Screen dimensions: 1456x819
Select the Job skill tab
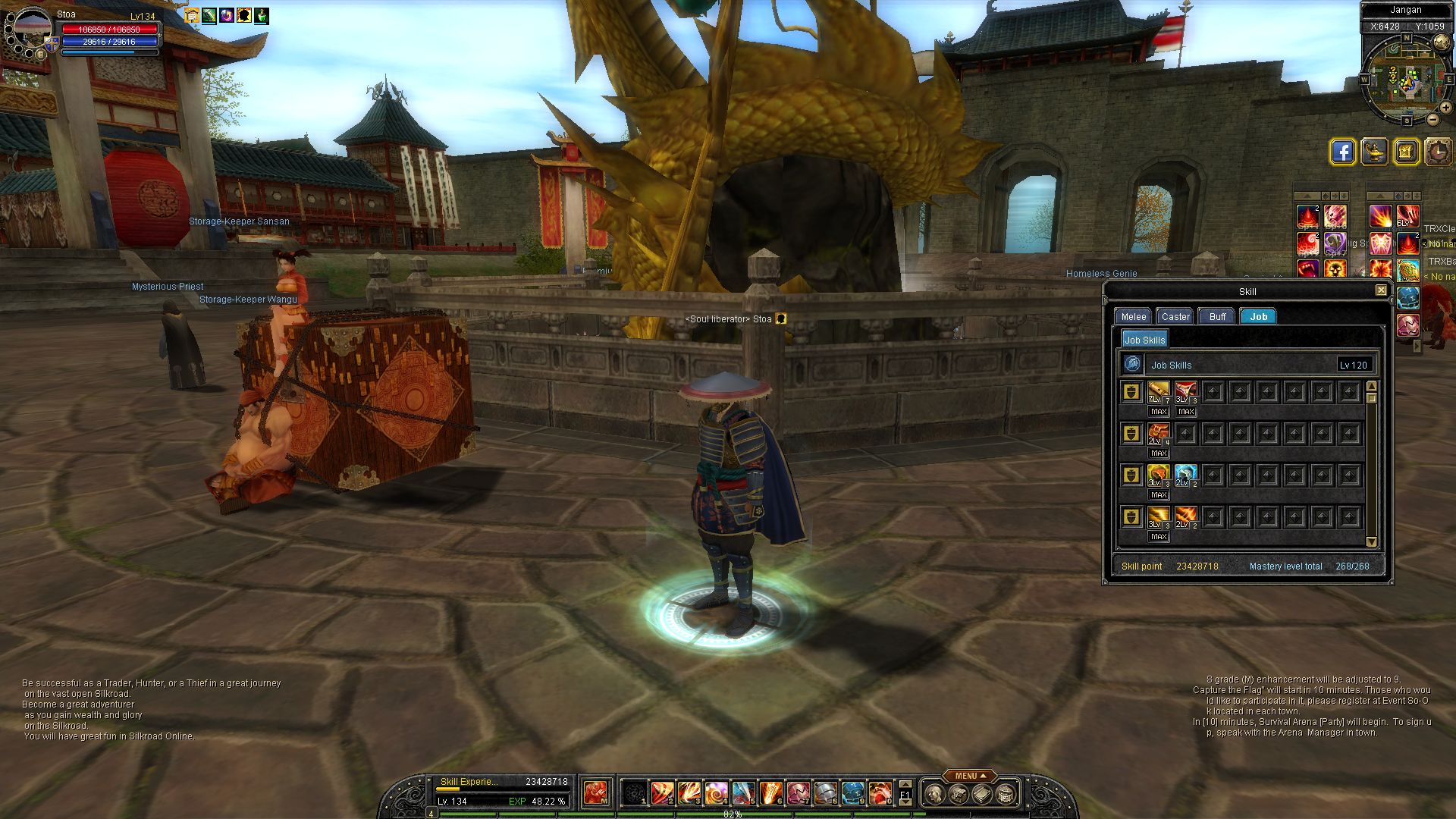click(x=1258, y=317)
